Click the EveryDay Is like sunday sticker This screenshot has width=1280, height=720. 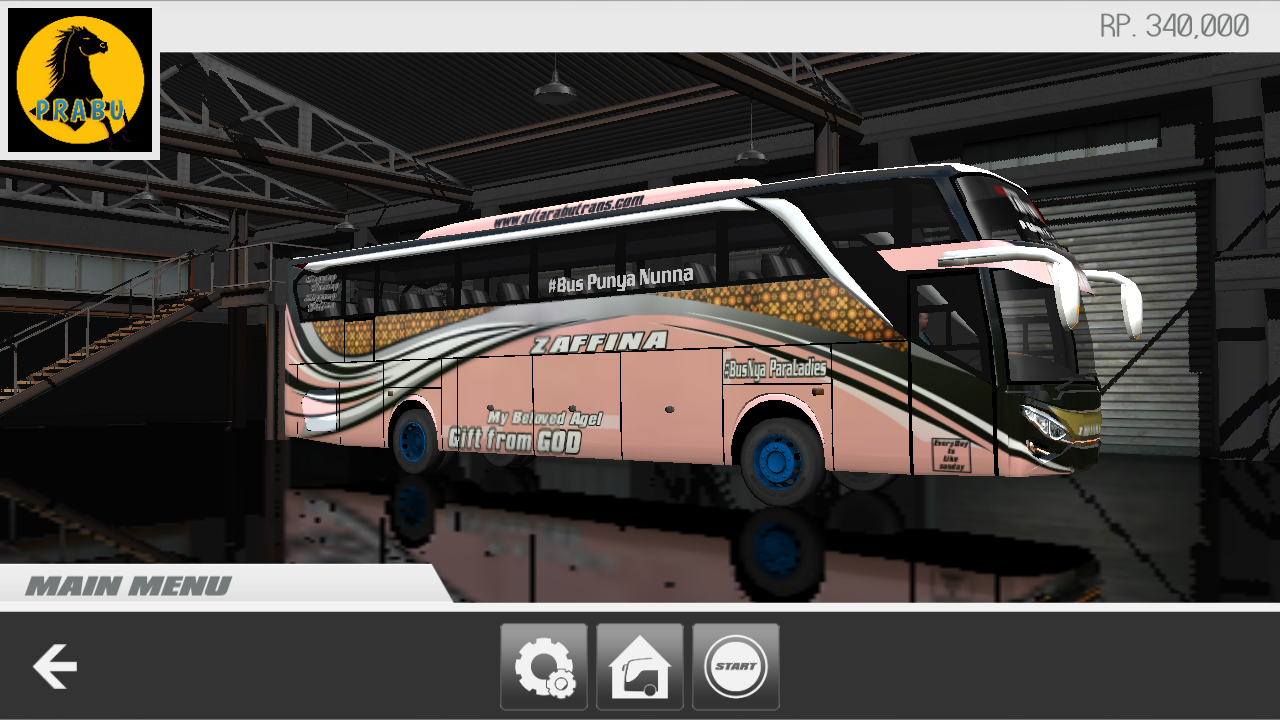[x=950, y=455]
